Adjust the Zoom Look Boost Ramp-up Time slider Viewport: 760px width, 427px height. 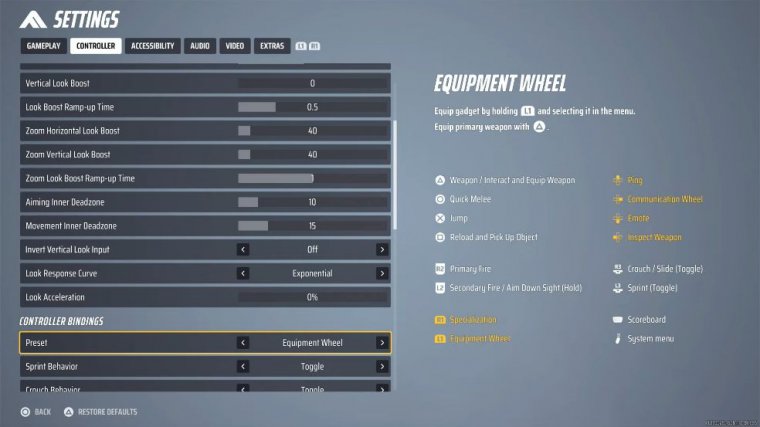click(x=312, y=178)
